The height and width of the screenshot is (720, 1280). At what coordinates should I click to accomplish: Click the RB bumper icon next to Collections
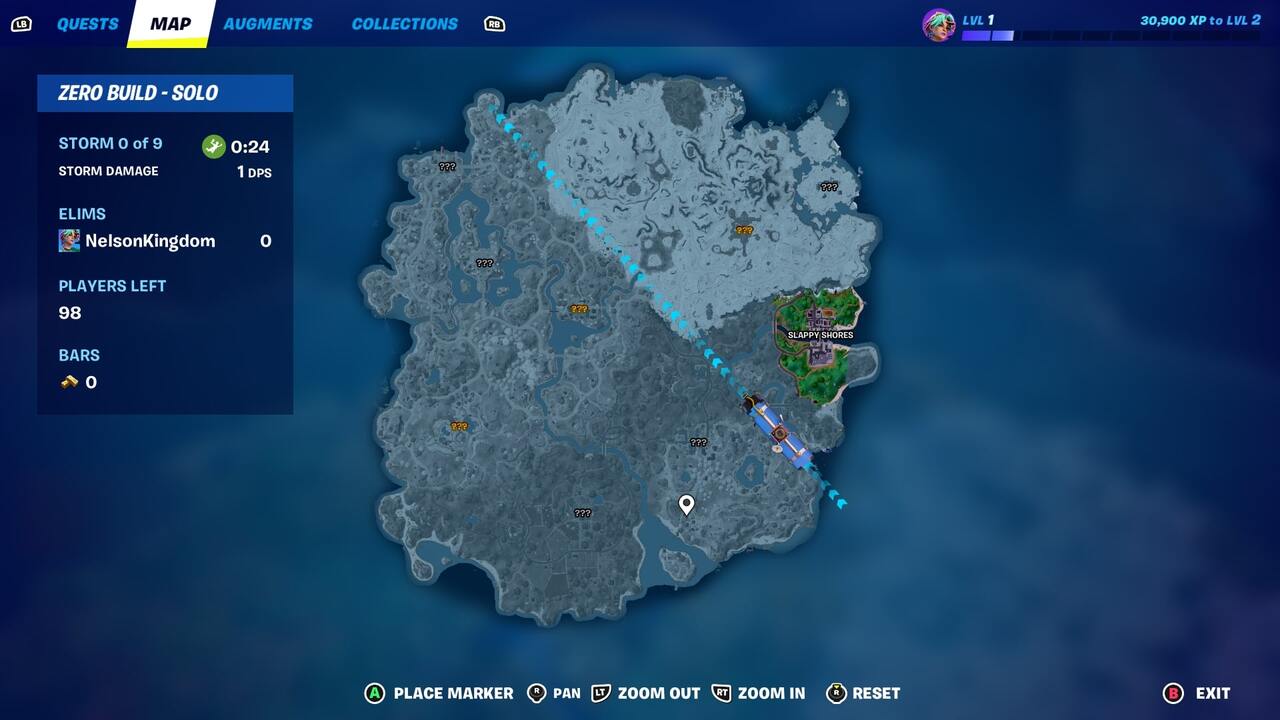(493, 23)
